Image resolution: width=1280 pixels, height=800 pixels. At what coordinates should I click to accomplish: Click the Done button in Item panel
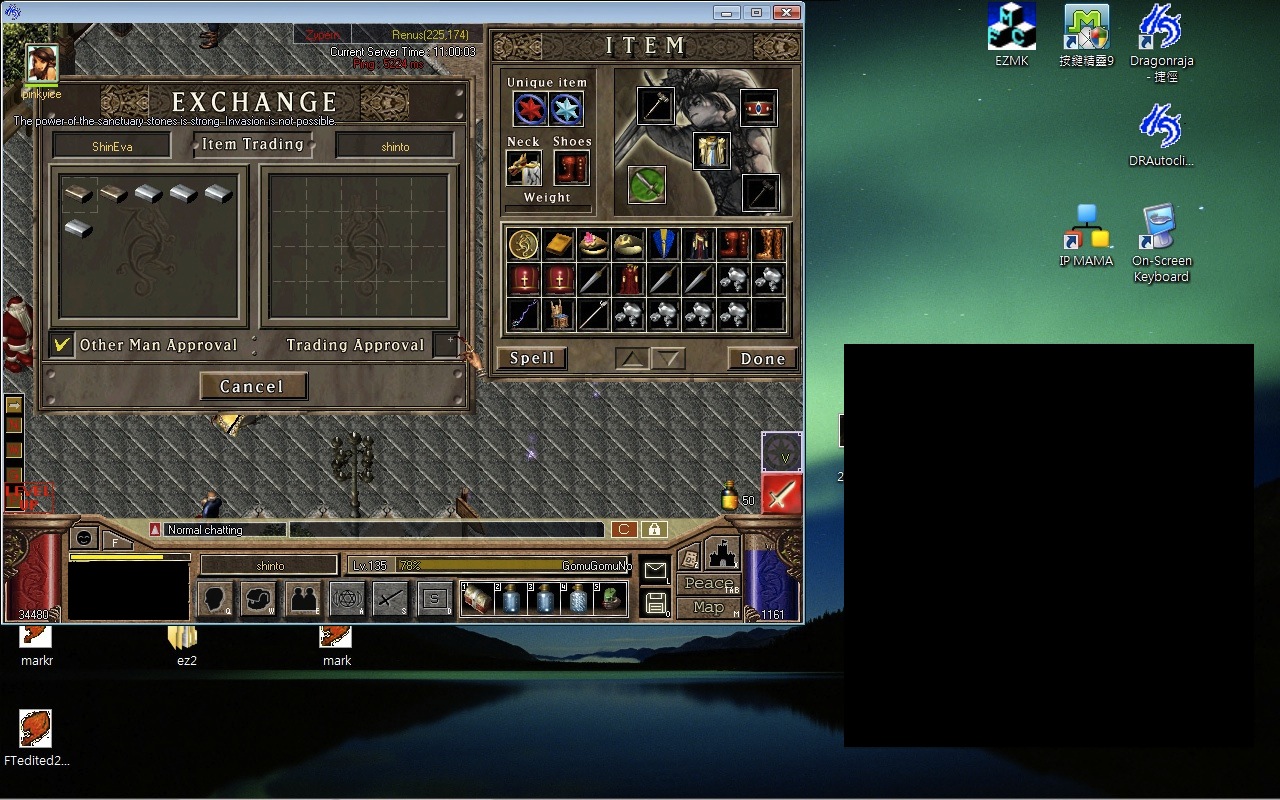(x=762, y=358)
